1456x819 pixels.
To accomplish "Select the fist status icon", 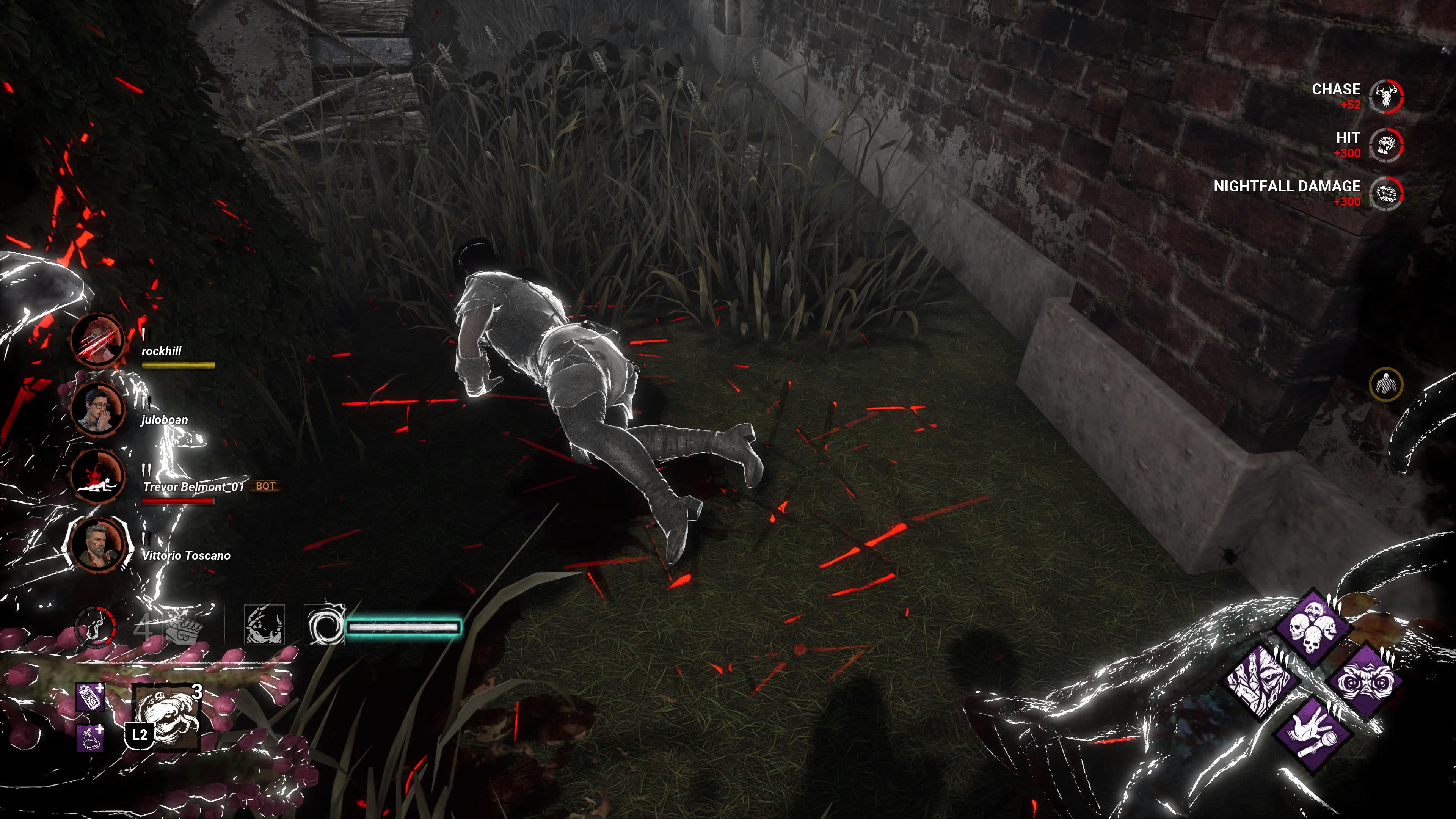I will 183,628.
